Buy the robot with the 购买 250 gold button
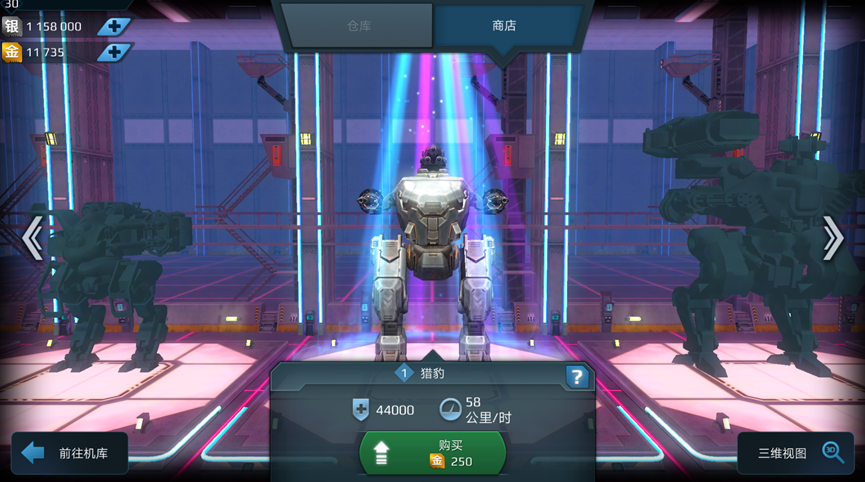865x482 pixels. click(433, 453)
